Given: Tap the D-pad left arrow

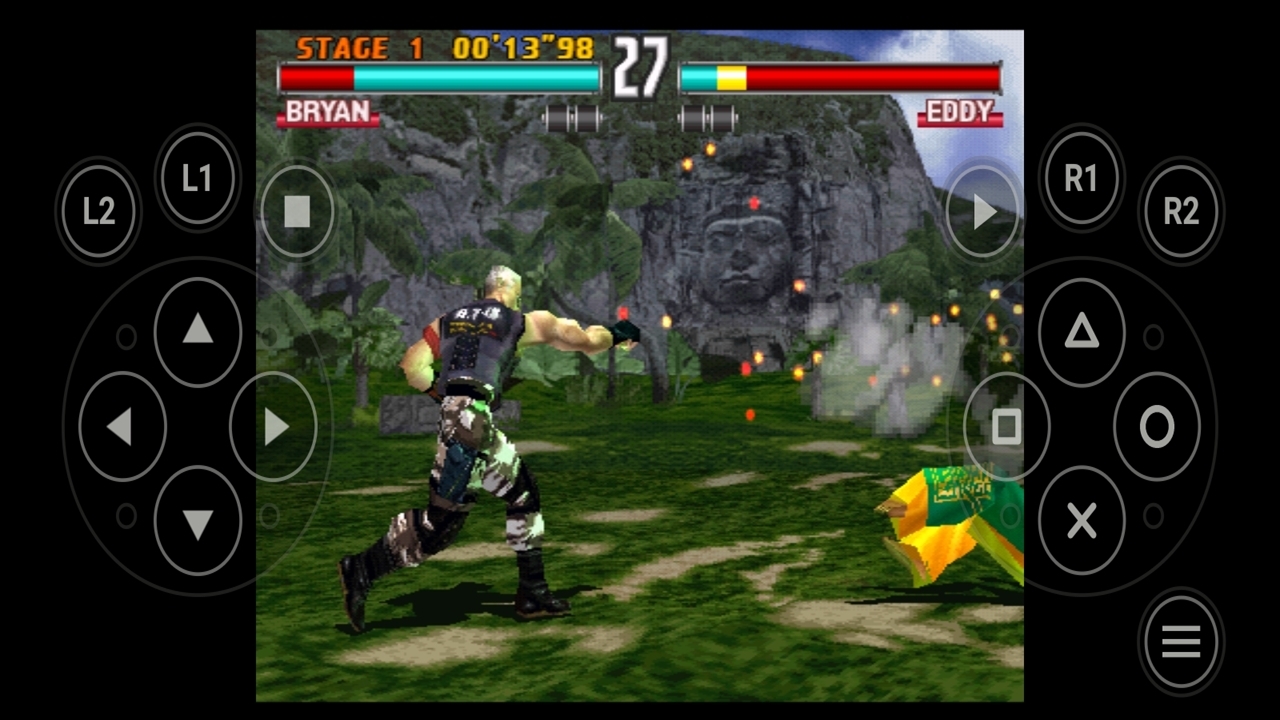Looking at the screenshot, I should (121, 427).
